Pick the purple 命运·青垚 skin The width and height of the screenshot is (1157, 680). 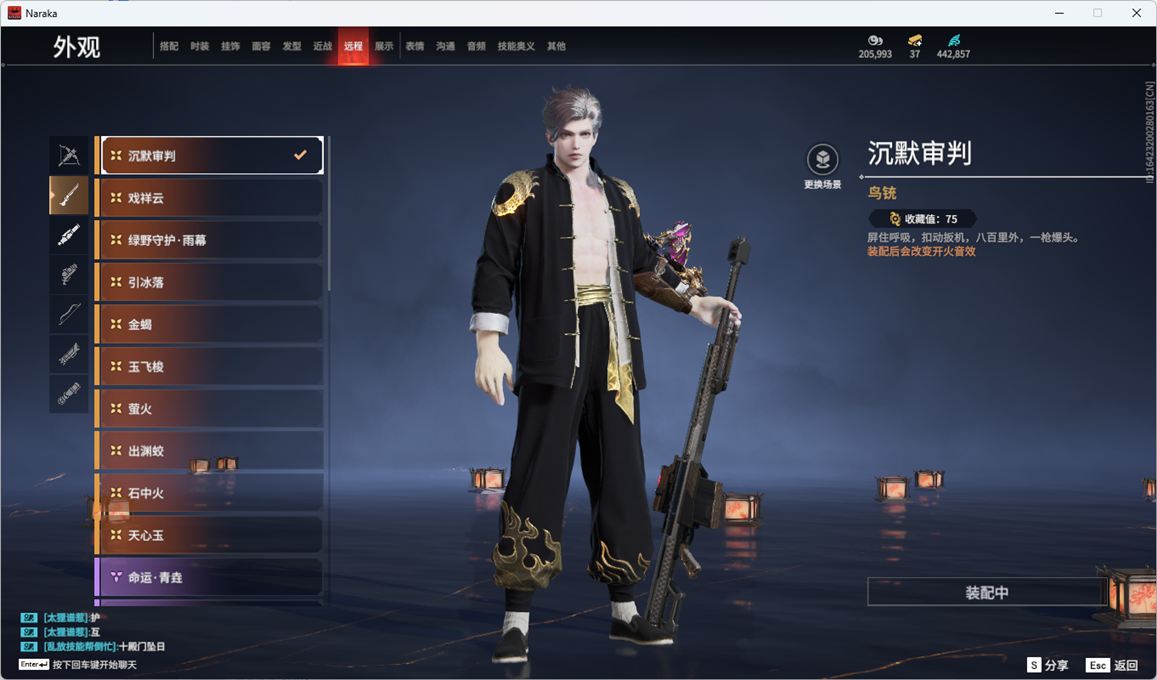click(x=210, y=577)
